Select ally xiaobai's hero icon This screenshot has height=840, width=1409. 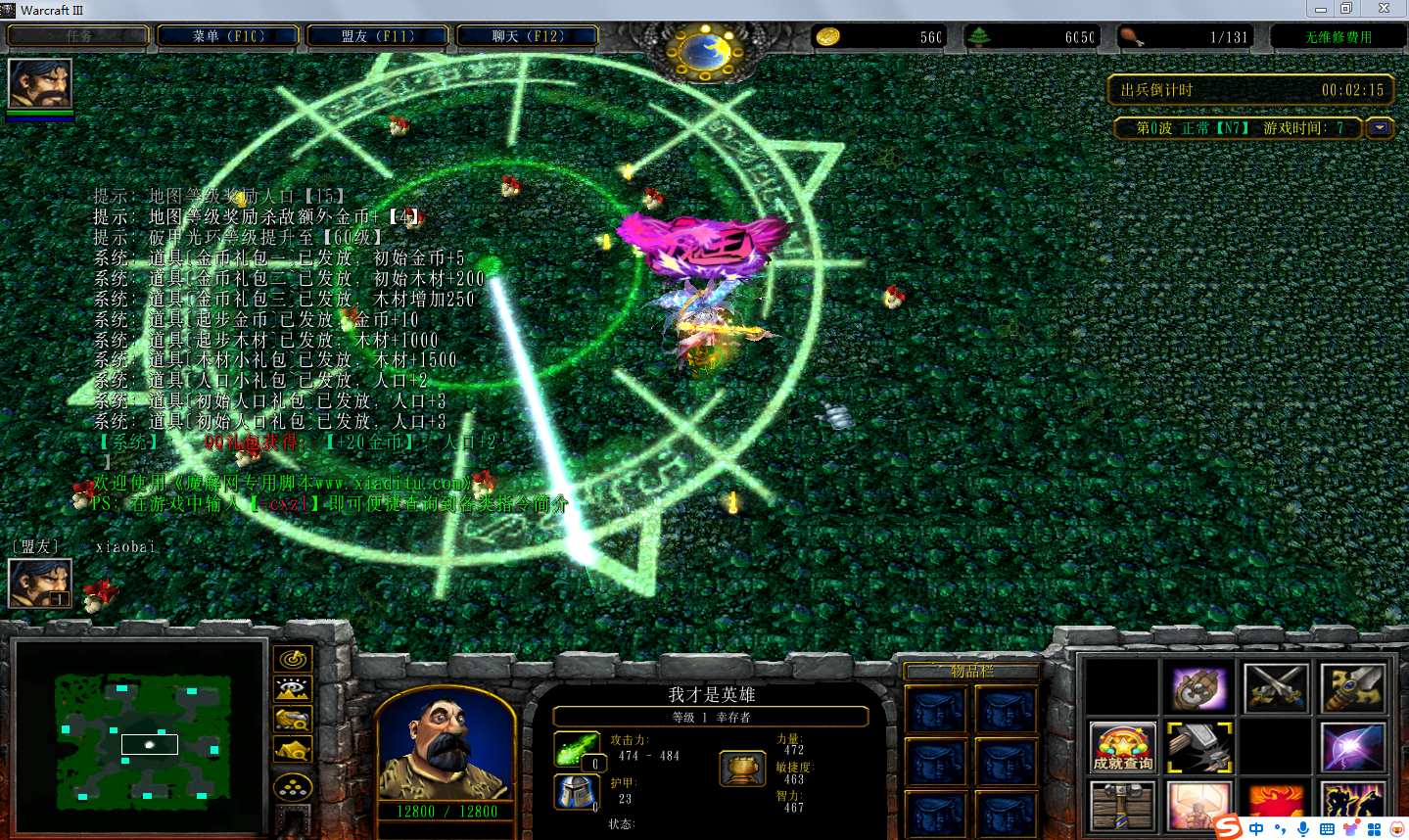pos(40,583)
